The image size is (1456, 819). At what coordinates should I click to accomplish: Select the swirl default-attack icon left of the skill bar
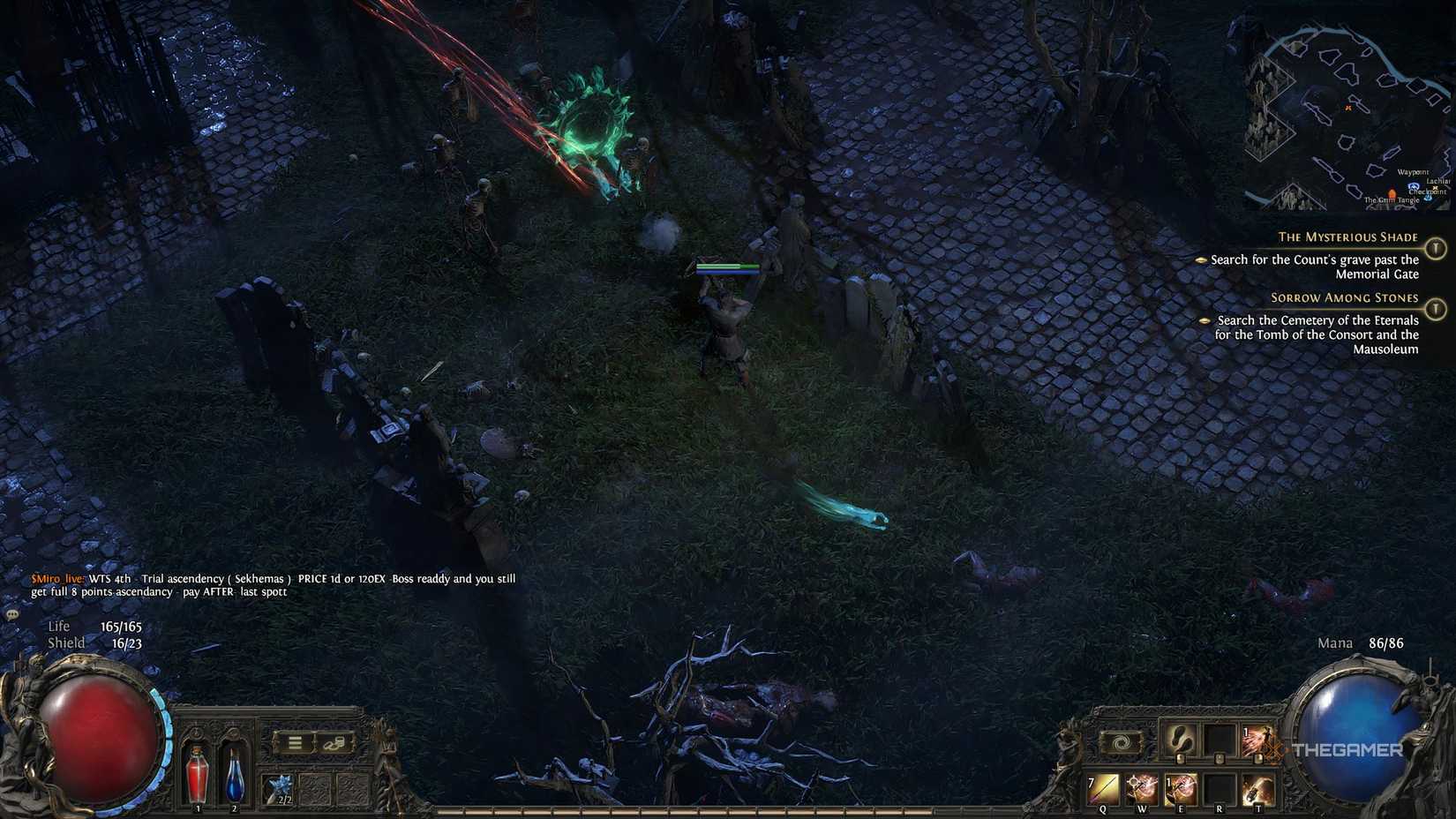(1120, 740)
